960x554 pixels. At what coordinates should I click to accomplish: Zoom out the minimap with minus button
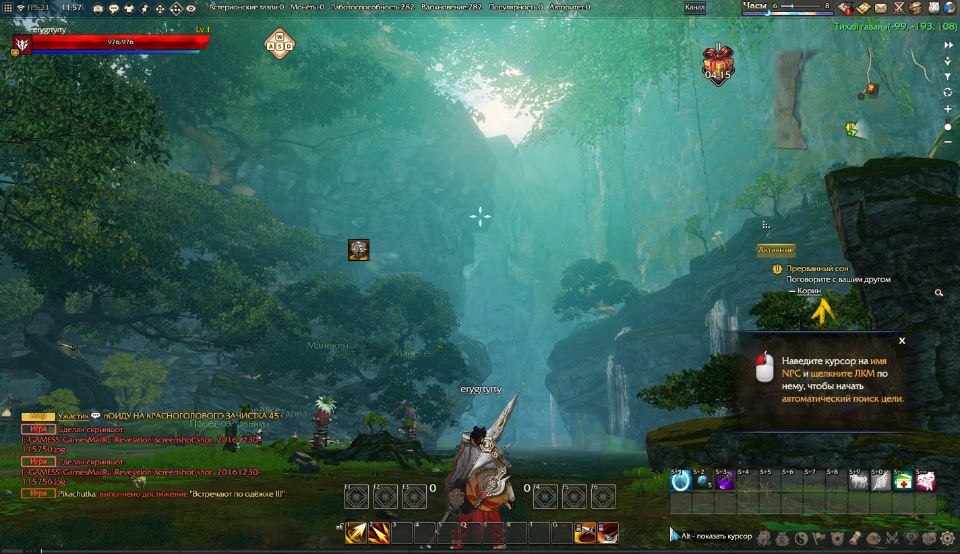click(x=948, y=143)
